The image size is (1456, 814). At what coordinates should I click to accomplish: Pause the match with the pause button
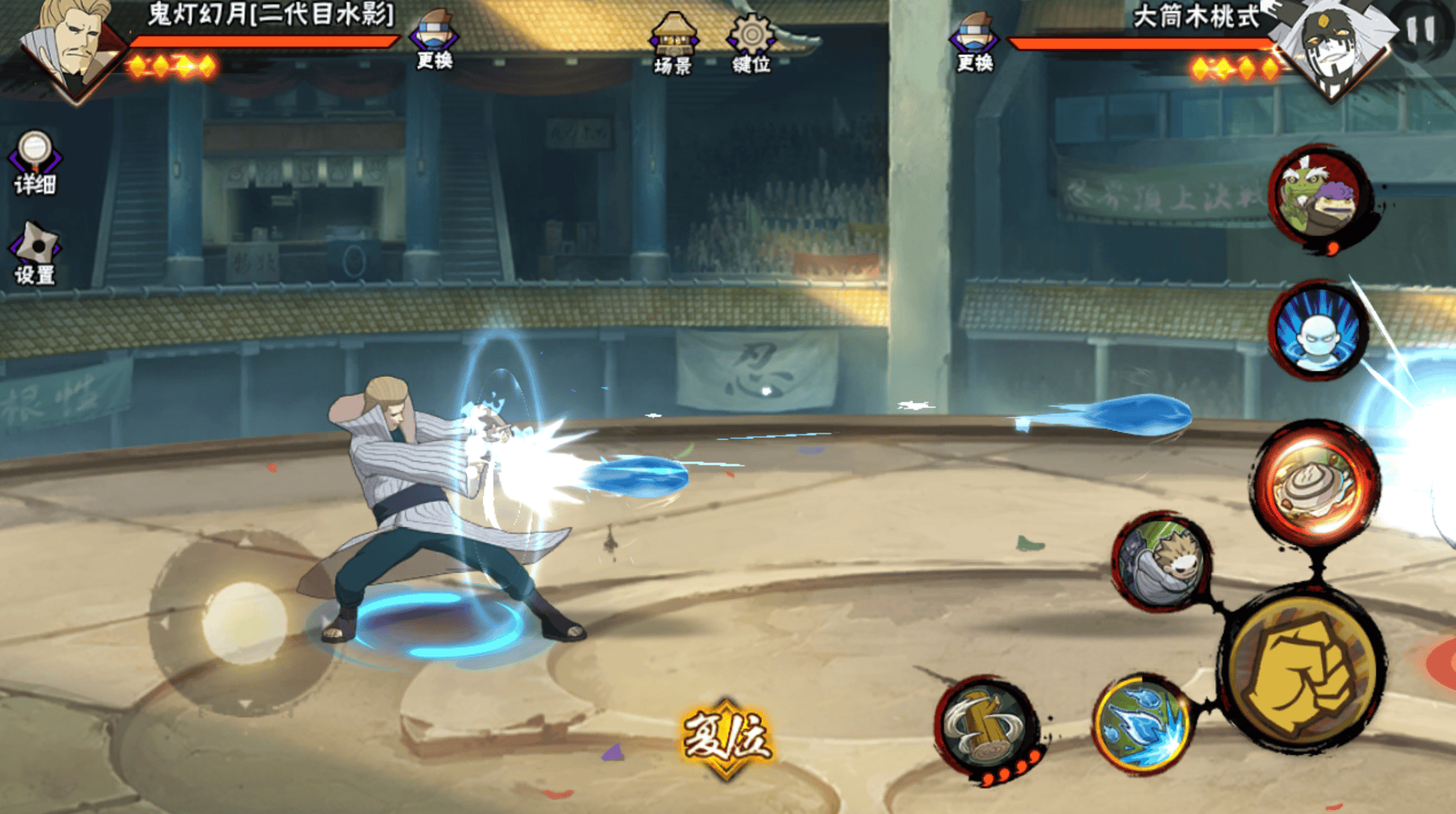tap(1421, 31)
